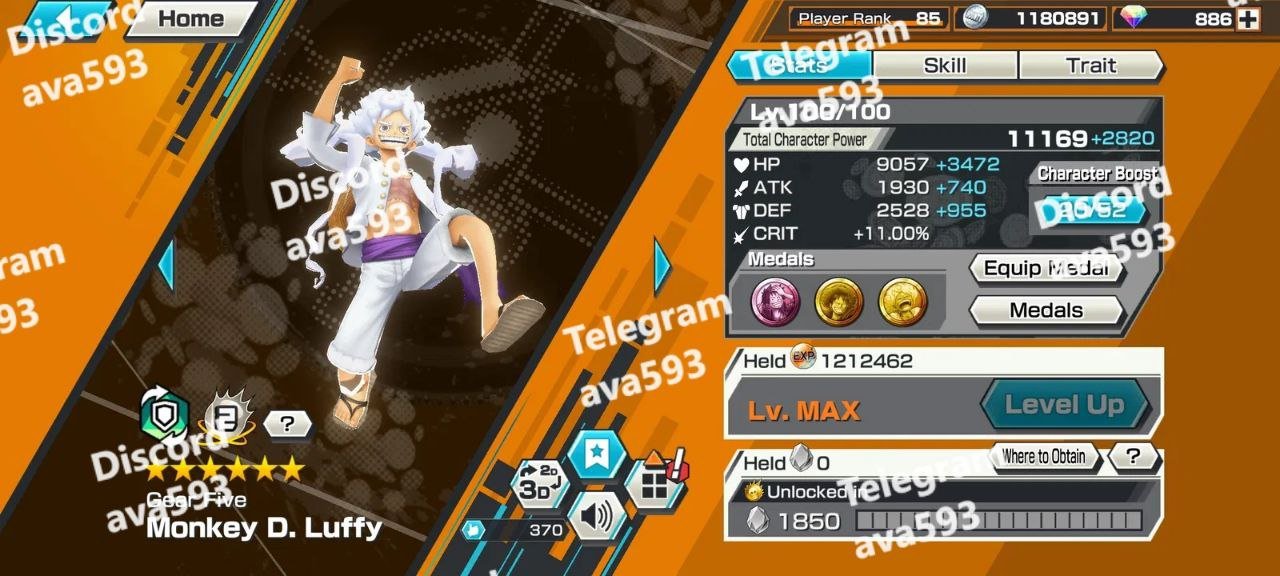Screen dimensions: 1280x576
Task: Open the question mark info beside class icons
Action: [x=287, y=424]
